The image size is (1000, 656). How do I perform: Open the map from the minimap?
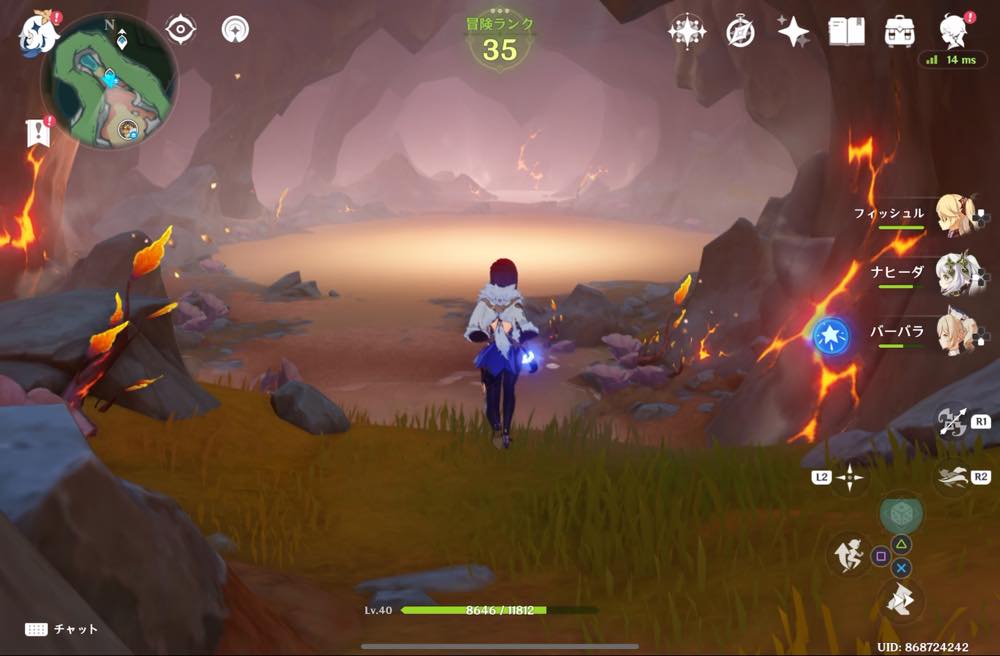coord(108,80)
